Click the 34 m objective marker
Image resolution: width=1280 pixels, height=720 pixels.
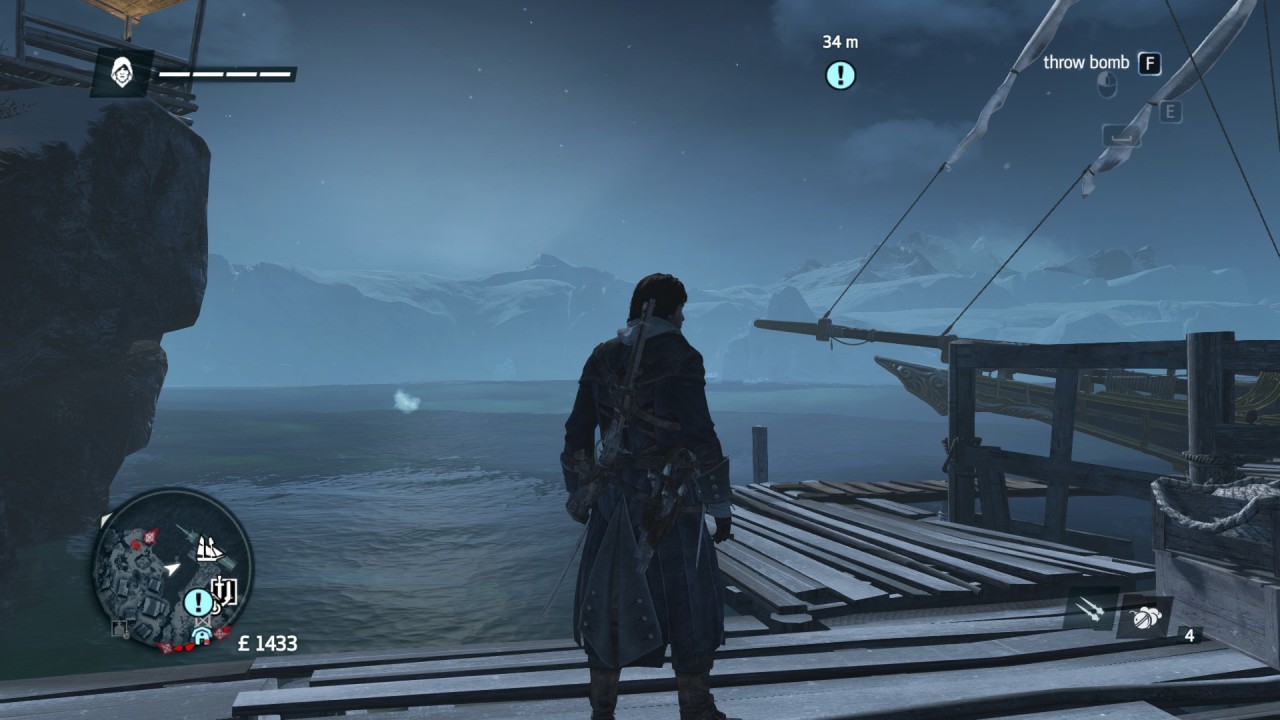point(840,75)
